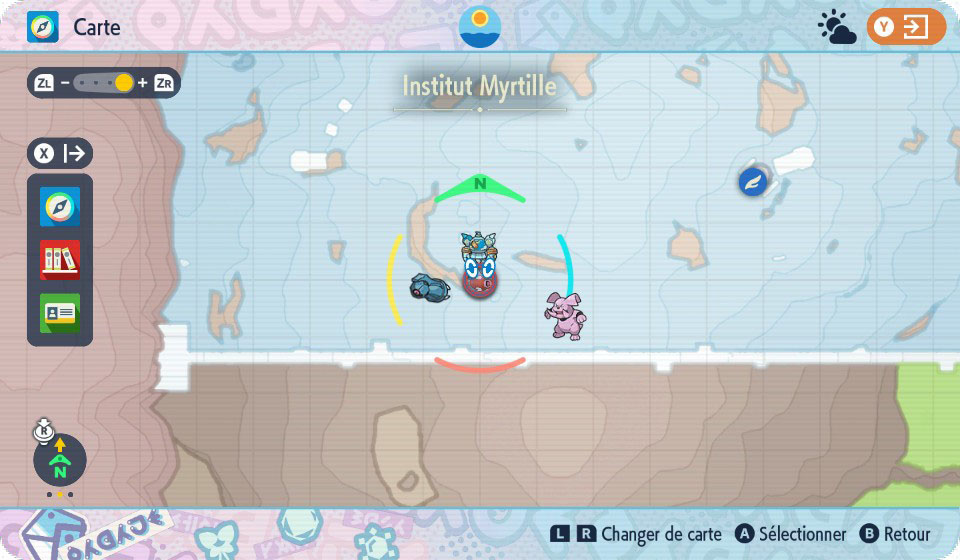
Task: Close the map with the orange exit button
Action: click(x=906, y=27)
